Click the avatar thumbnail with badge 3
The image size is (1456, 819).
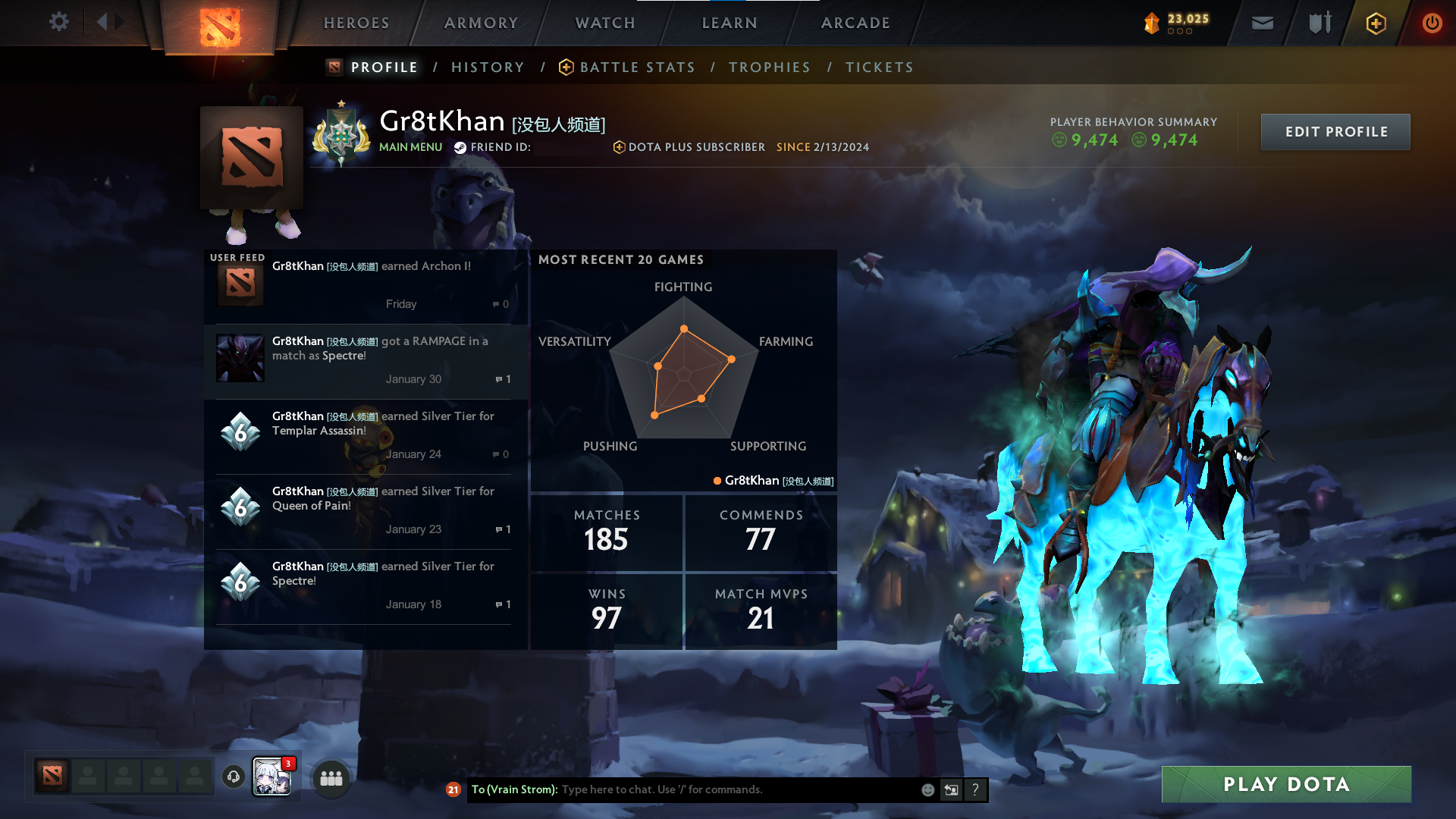coord(272,777)
